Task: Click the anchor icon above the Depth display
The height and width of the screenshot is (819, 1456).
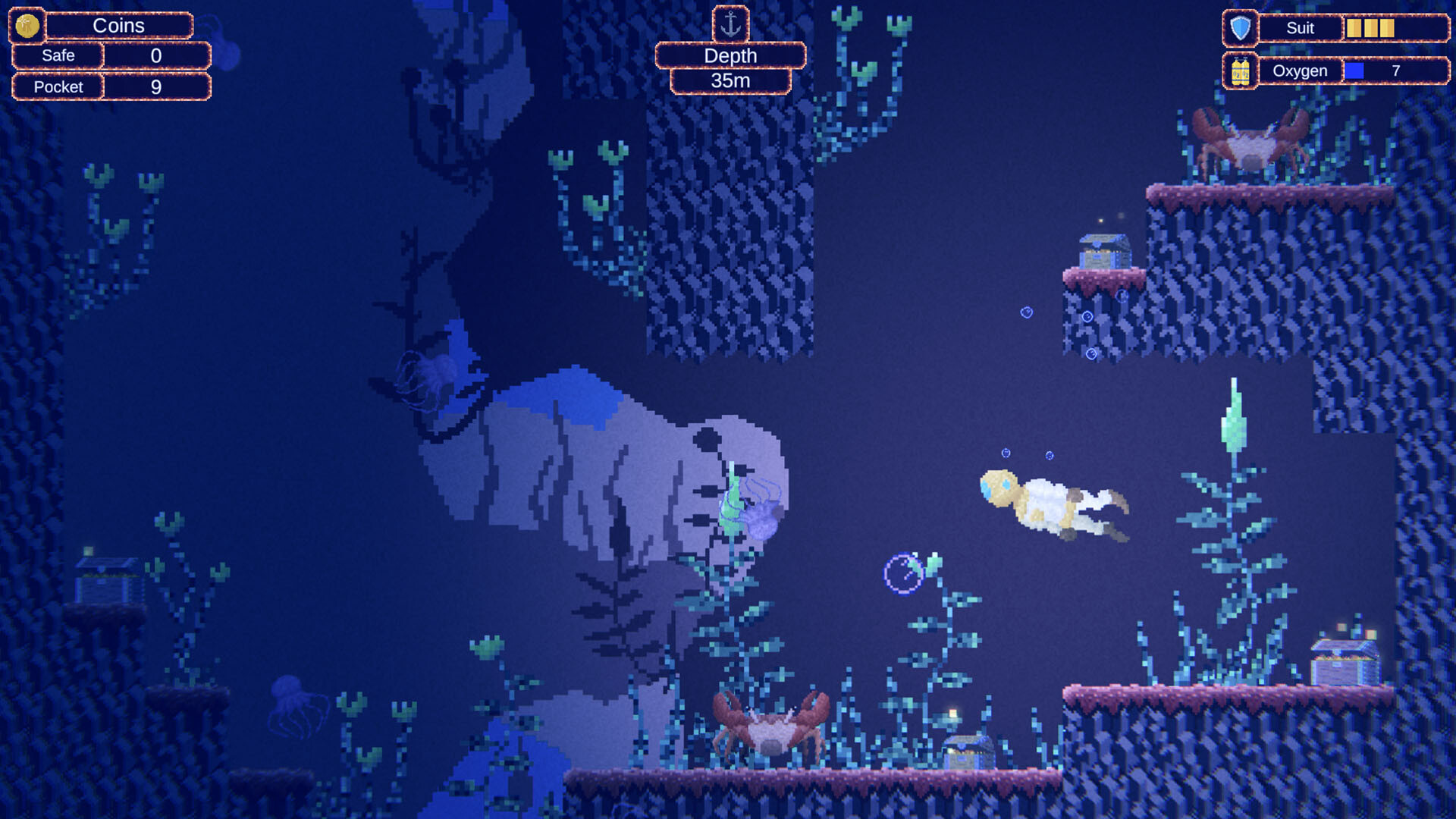Action: 730,23
